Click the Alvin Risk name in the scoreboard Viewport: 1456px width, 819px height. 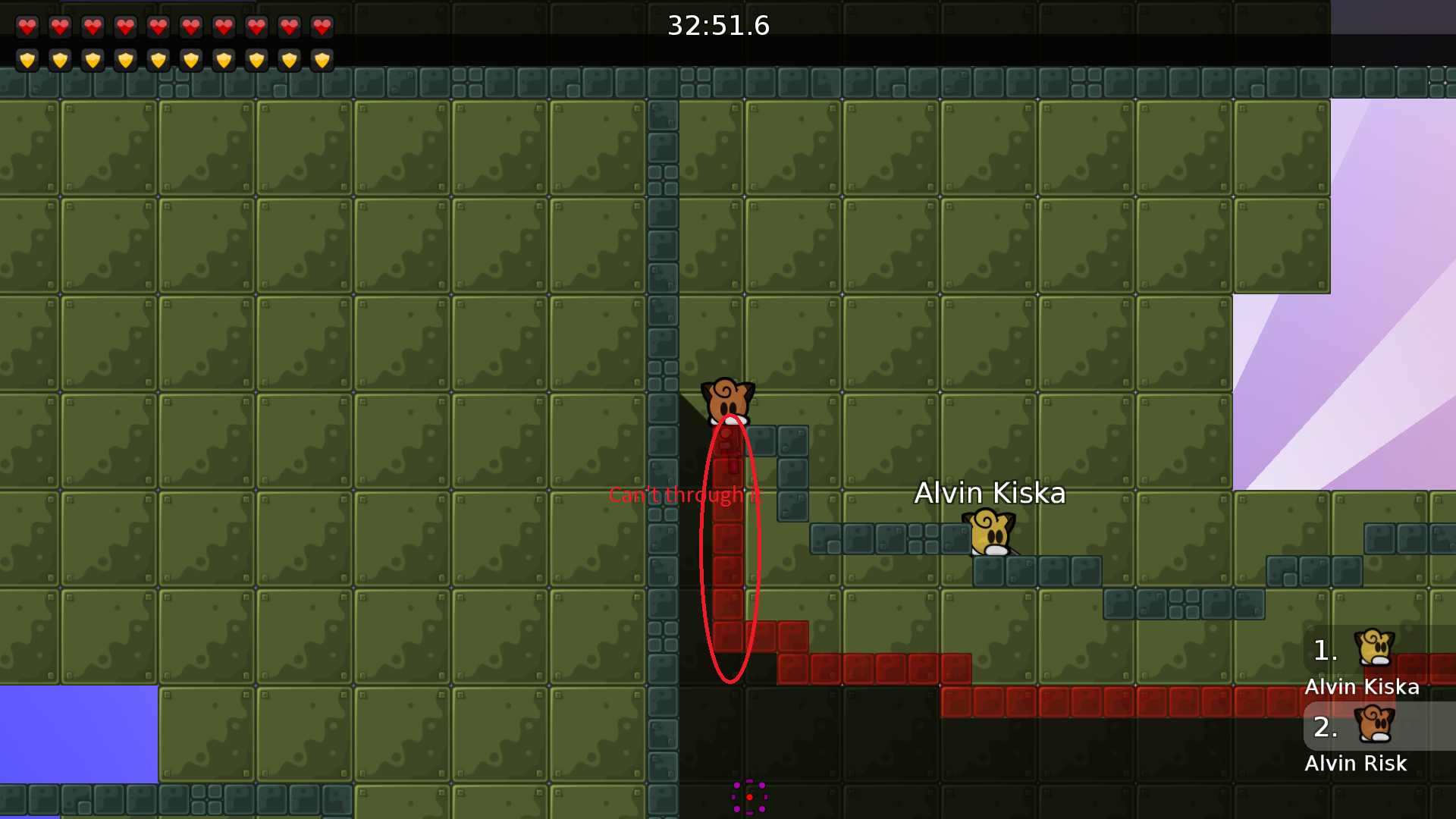coord(1356,764)
